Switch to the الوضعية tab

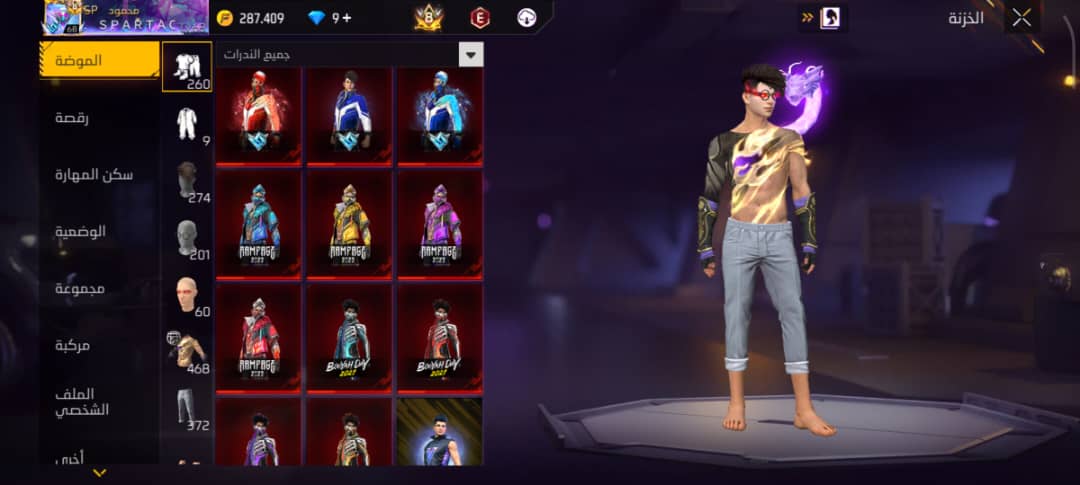click(x=99, y=231)
